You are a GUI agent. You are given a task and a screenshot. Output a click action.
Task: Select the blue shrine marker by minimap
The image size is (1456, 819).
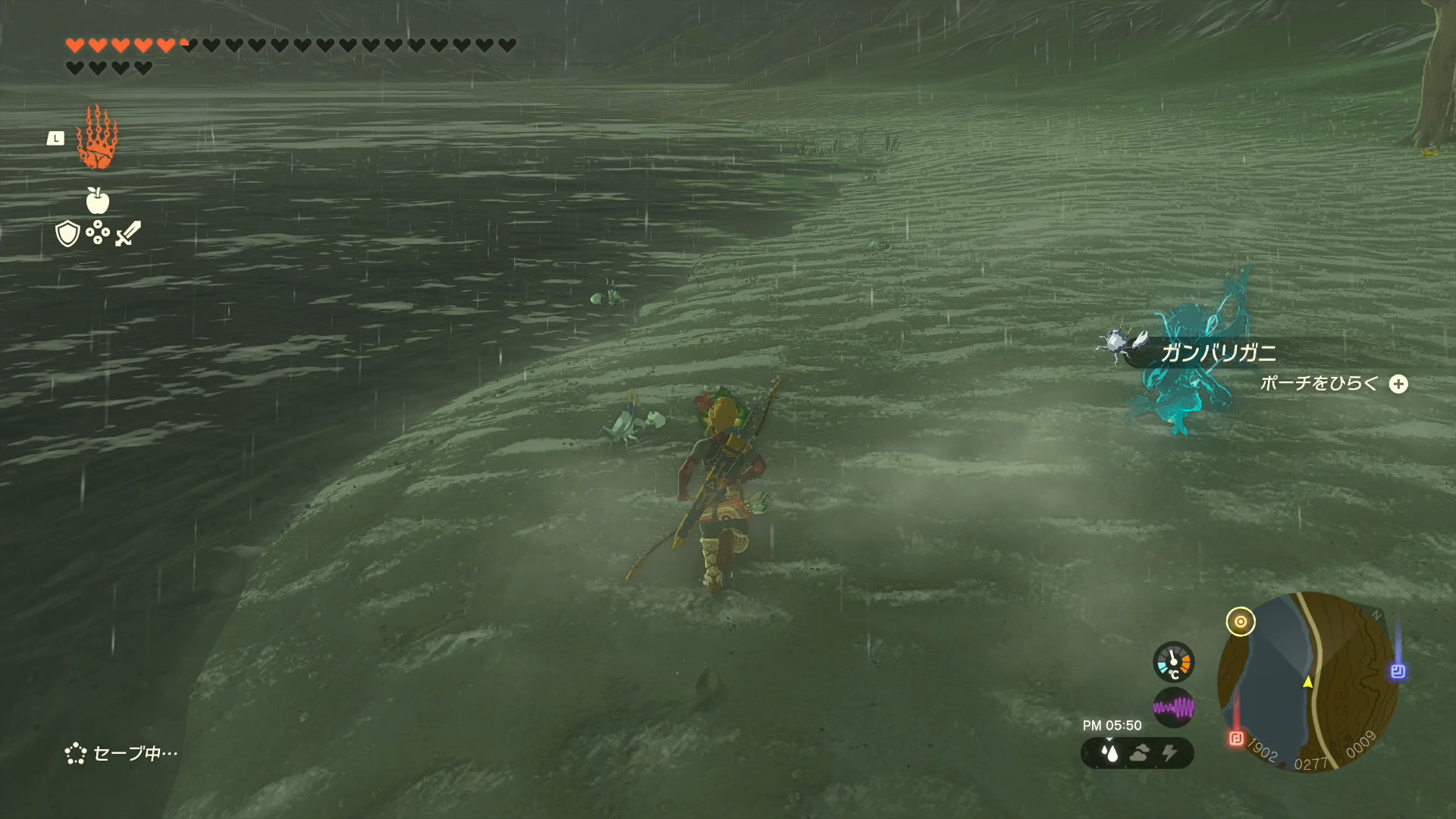(1398, 671)
